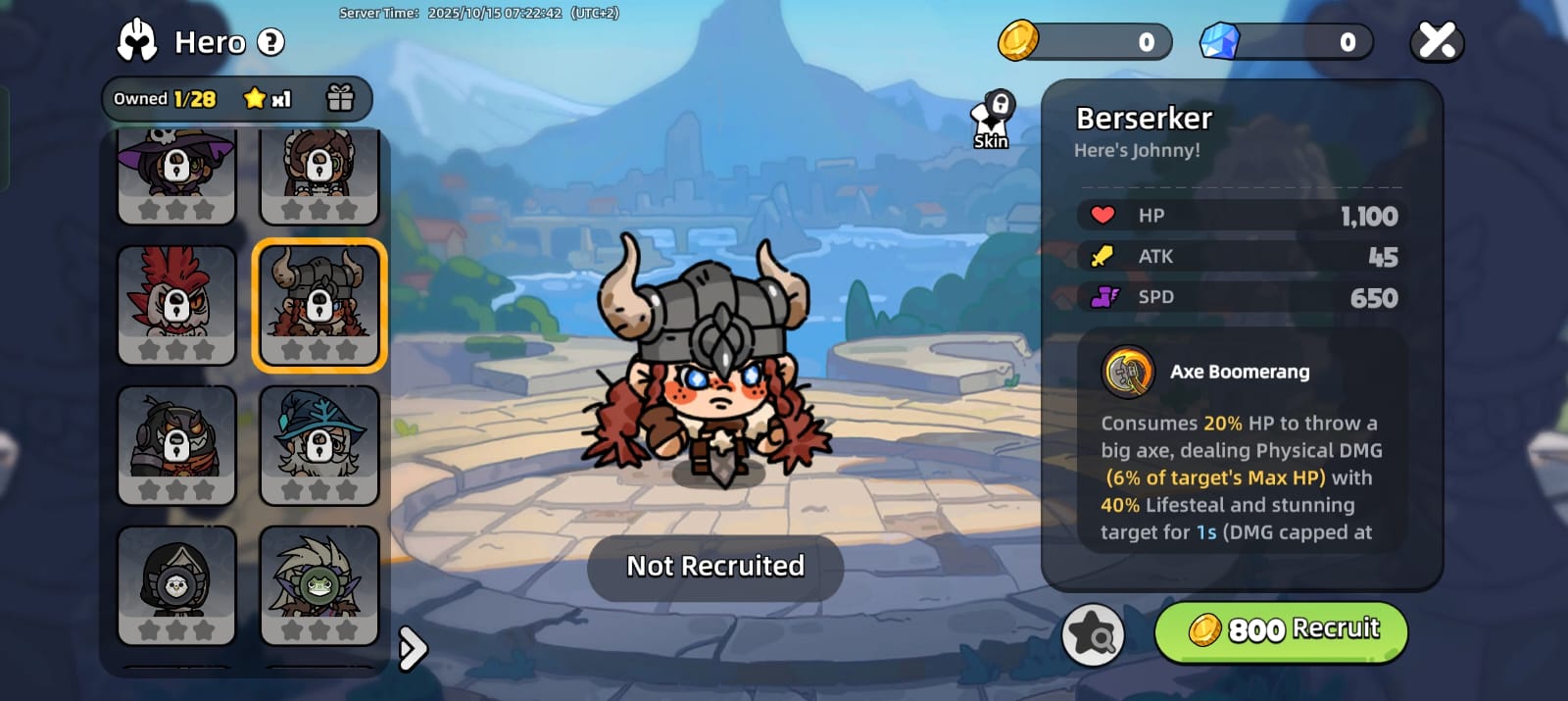Choose the red-feathered hero portrait
Screen dimensions: 1568x701
(176, 305)
